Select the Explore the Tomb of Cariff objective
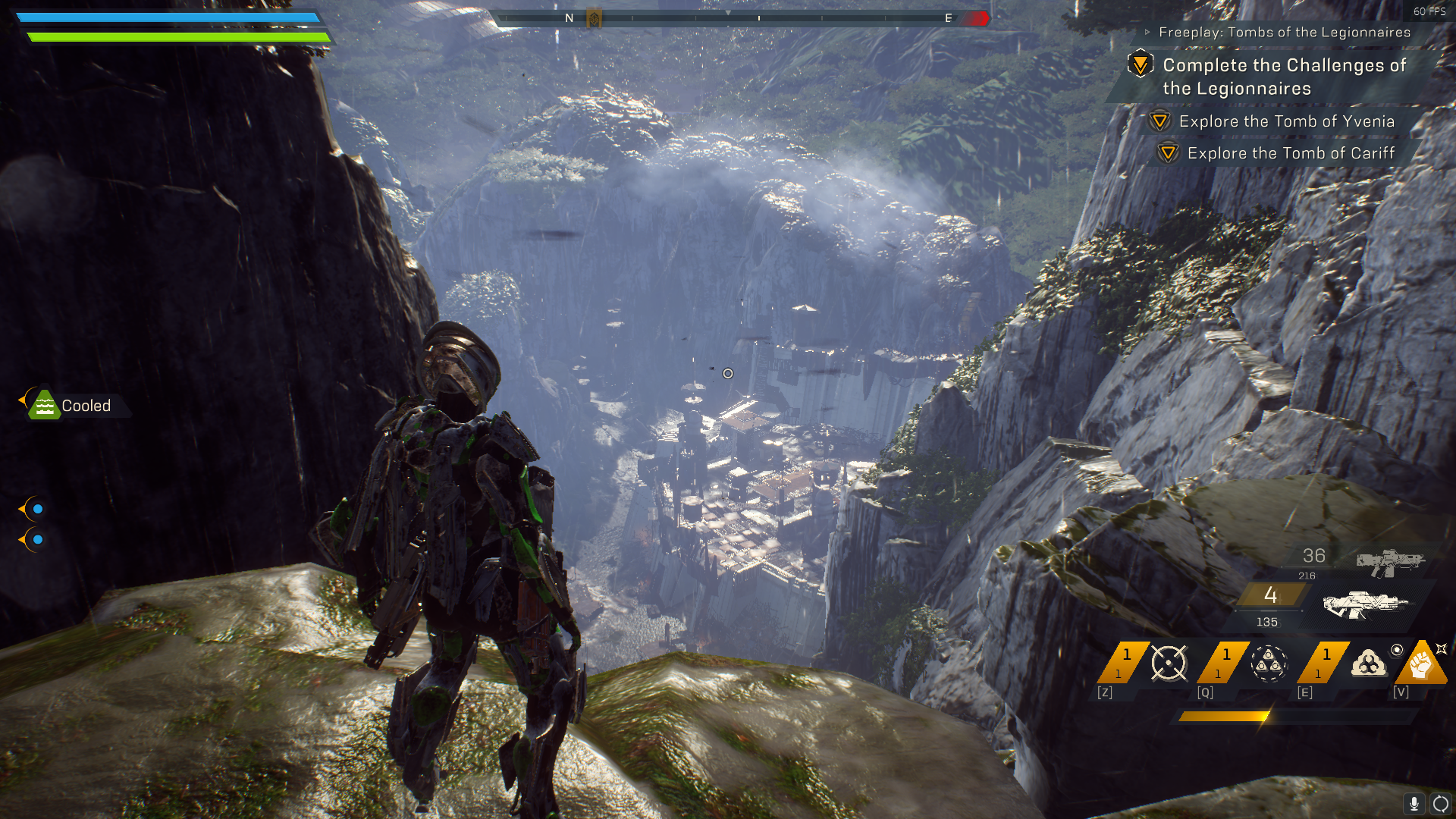 [1291, 153]
